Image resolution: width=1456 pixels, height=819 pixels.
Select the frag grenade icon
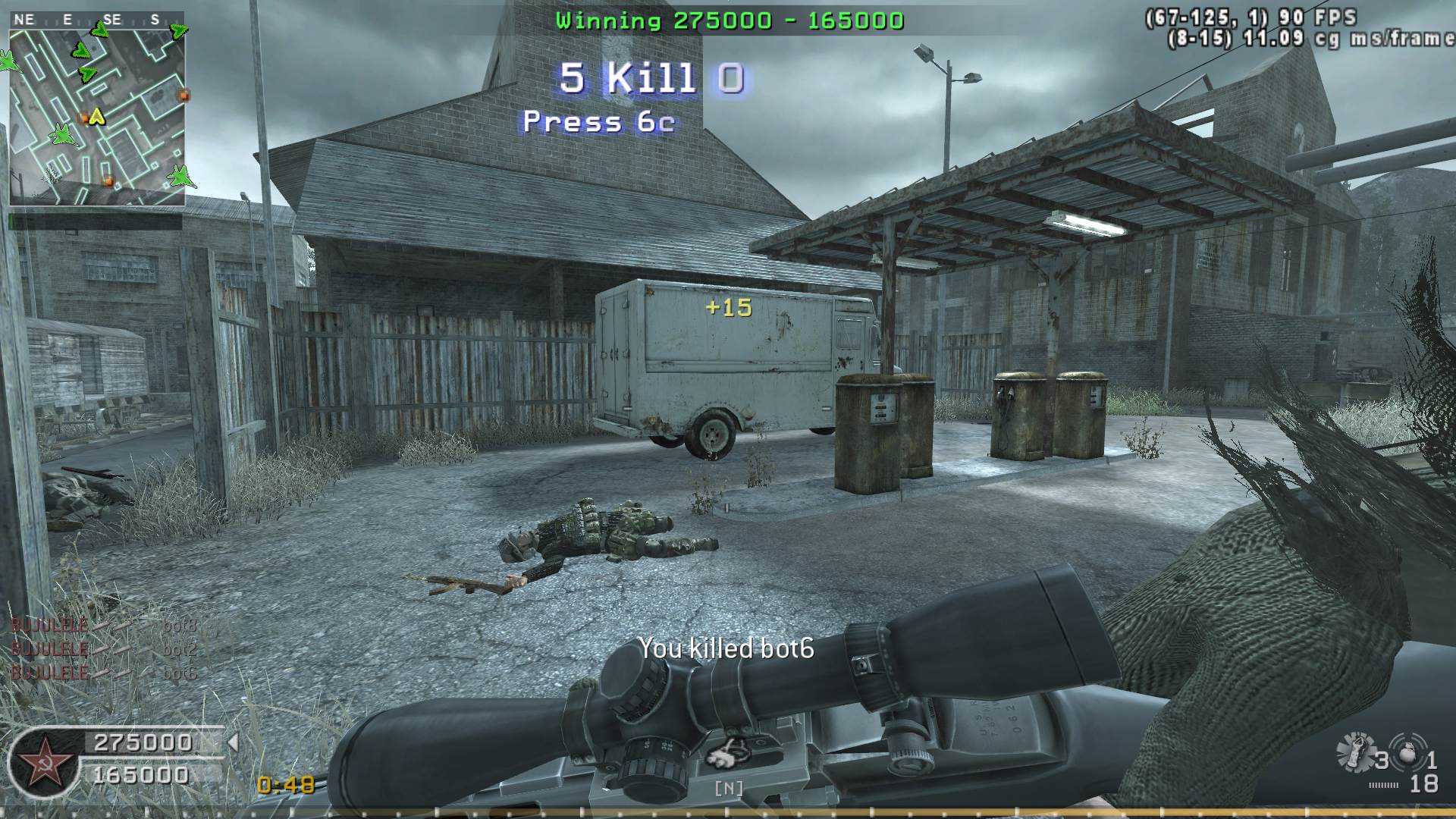pos(1408,753)
